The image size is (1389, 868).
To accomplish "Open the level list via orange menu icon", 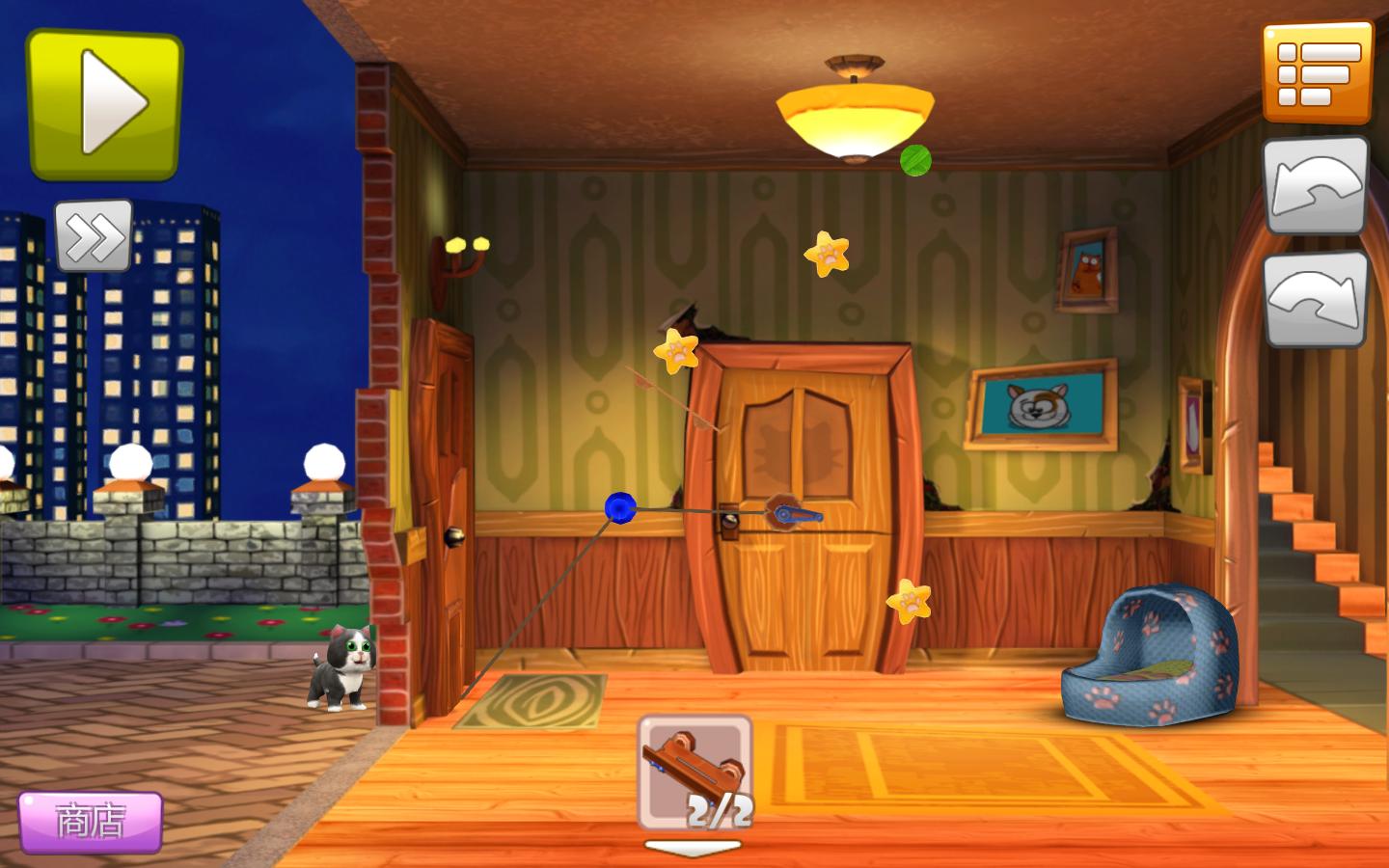I will tap(1319, 72).
